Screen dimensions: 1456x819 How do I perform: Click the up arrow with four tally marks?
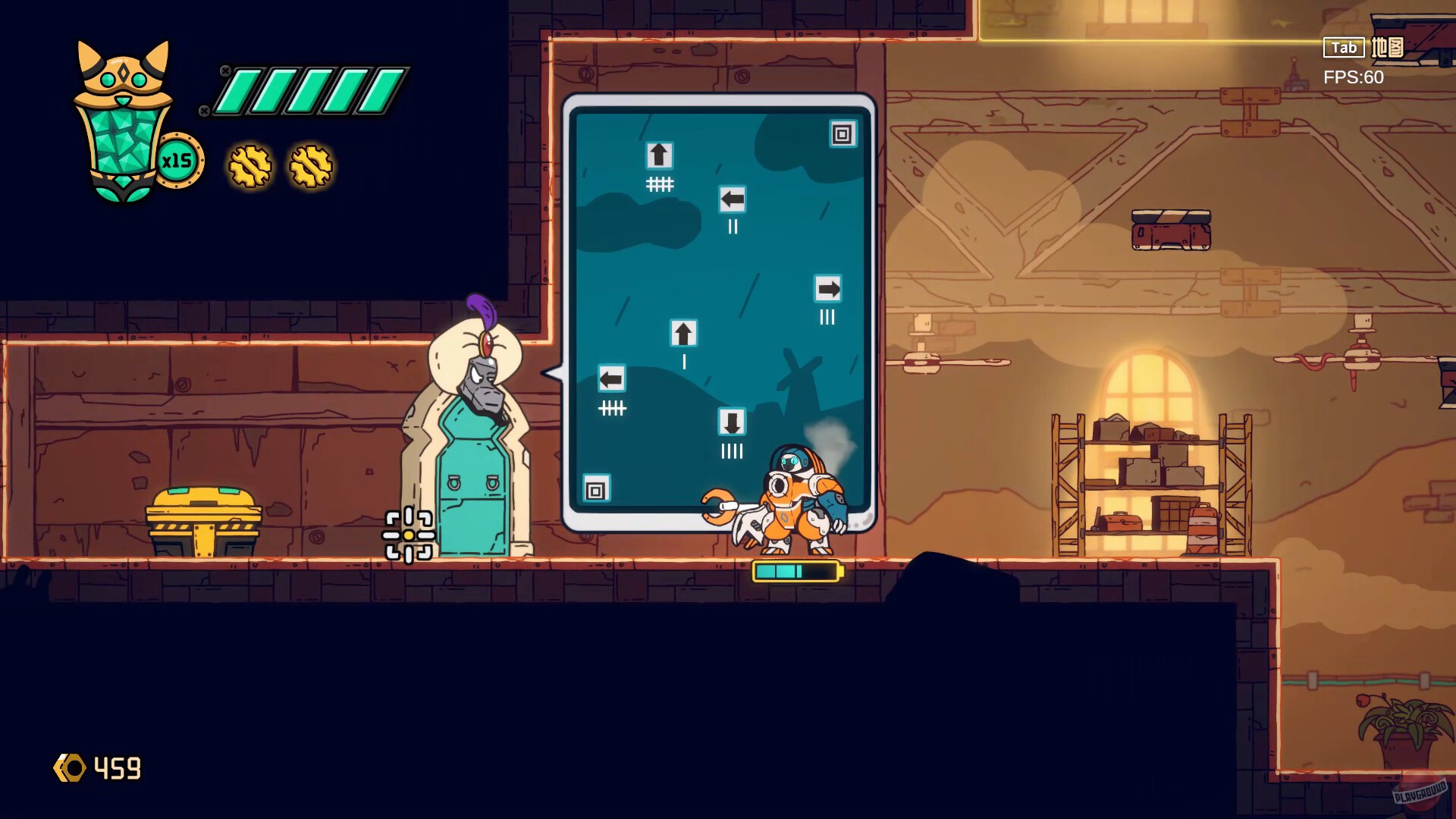658,155
